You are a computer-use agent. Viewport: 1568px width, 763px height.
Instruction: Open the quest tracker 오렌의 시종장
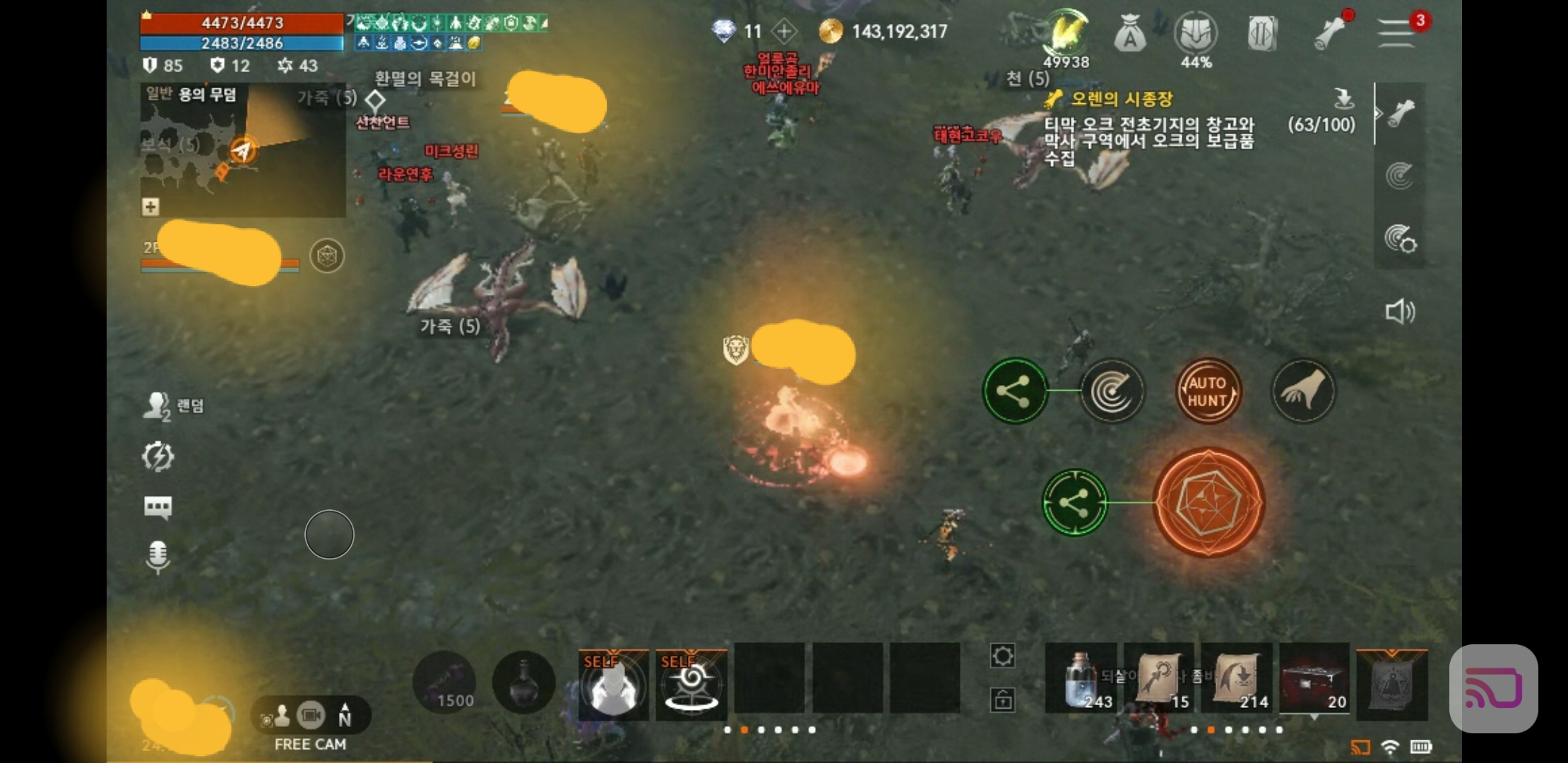1122,100
